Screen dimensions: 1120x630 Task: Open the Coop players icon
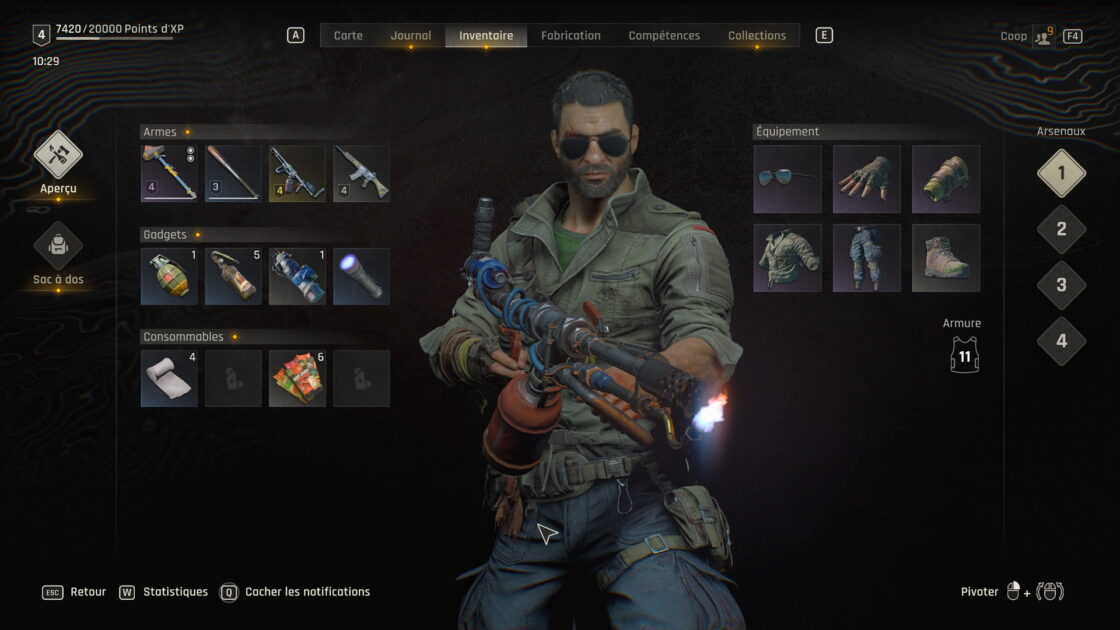tap(1043, 36)
